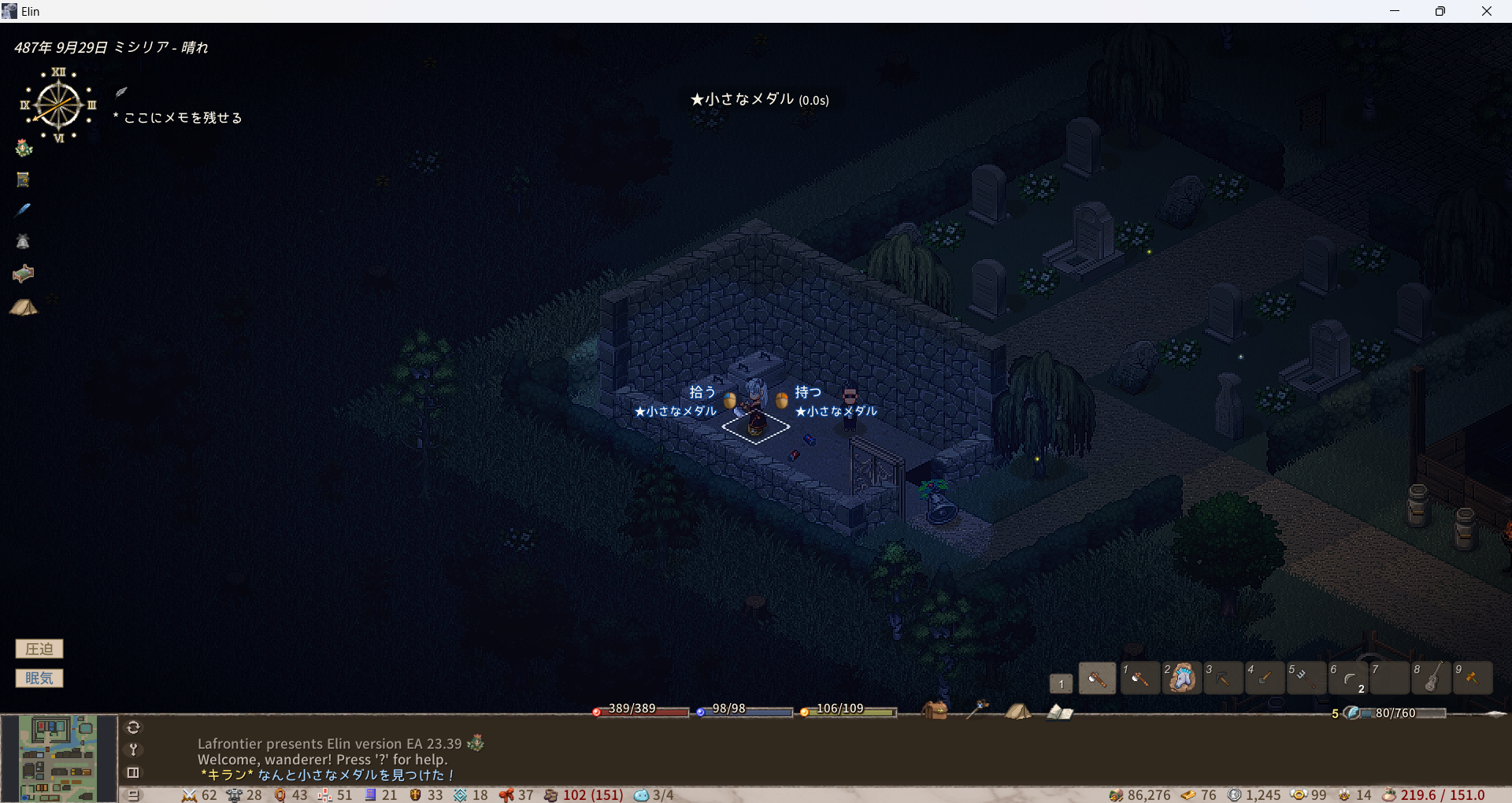Choose the hammer in hotbar slot 9
The image size is (1512, 803).
(1473, 678)
